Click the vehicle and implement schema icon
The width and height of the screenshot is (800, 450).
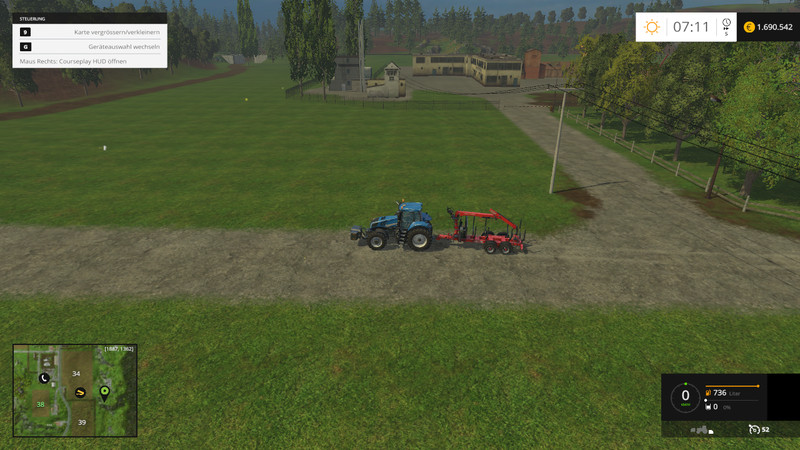702,429
